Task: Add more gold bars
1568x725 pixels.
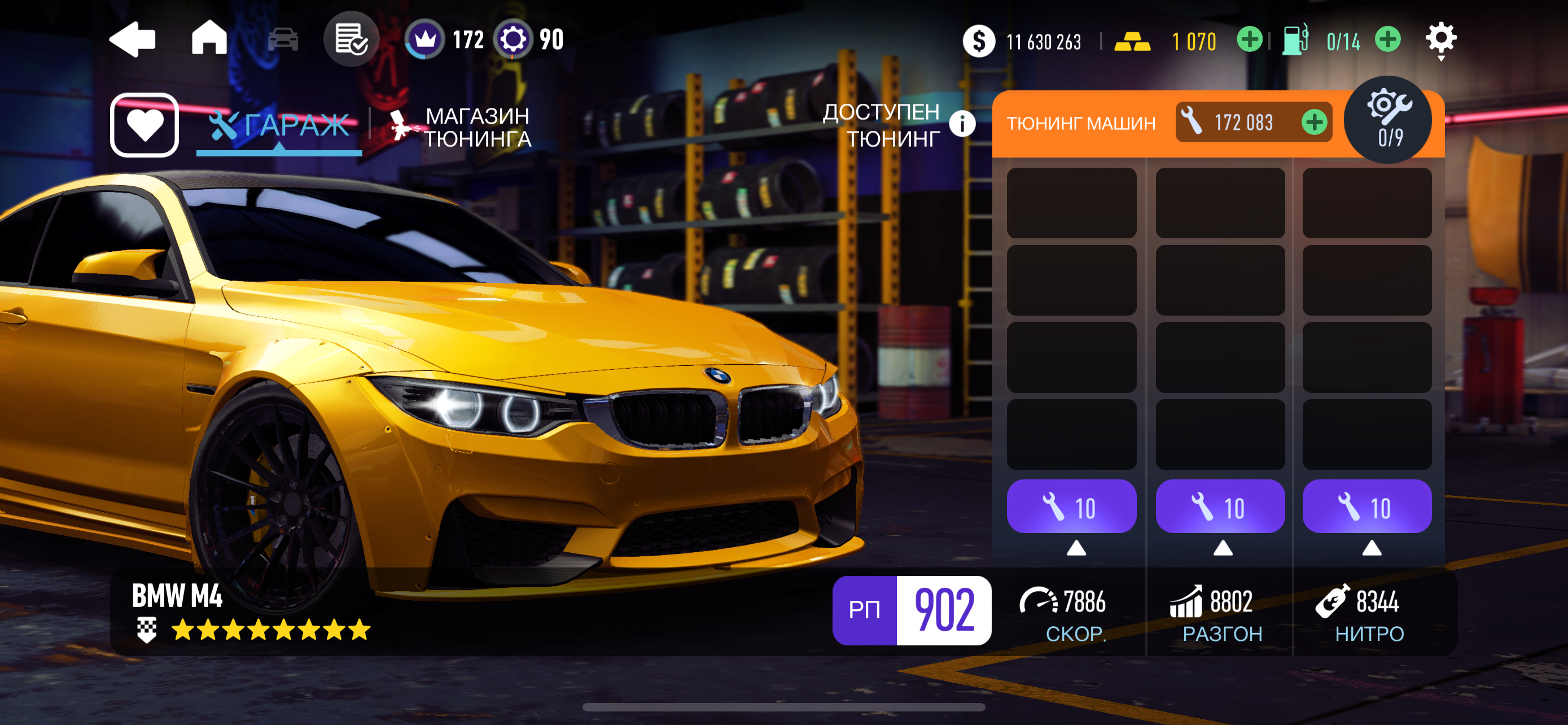Action: pos(1249,40)
